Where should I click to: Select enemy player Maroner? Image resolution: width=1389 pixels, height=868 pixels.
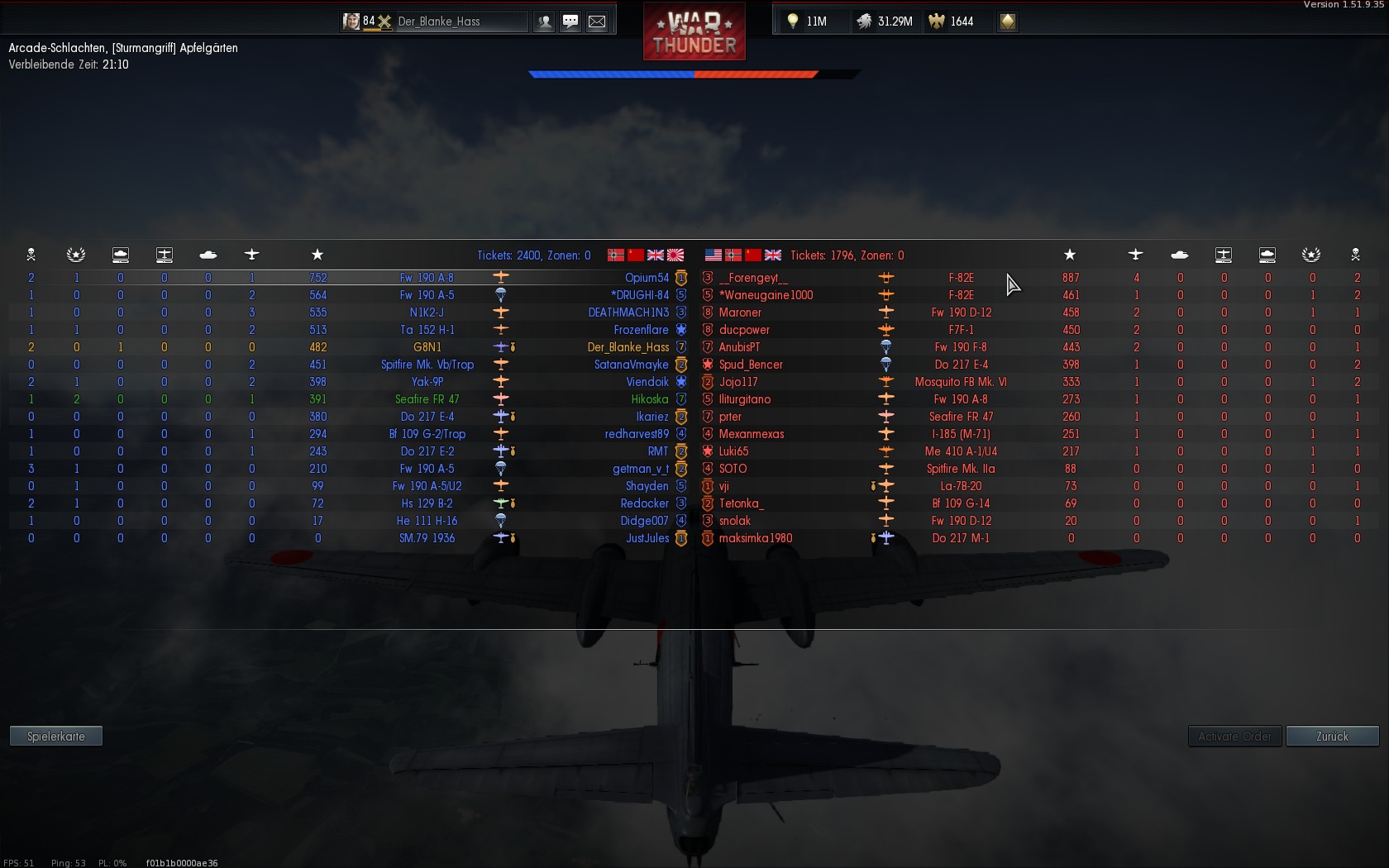740,312
